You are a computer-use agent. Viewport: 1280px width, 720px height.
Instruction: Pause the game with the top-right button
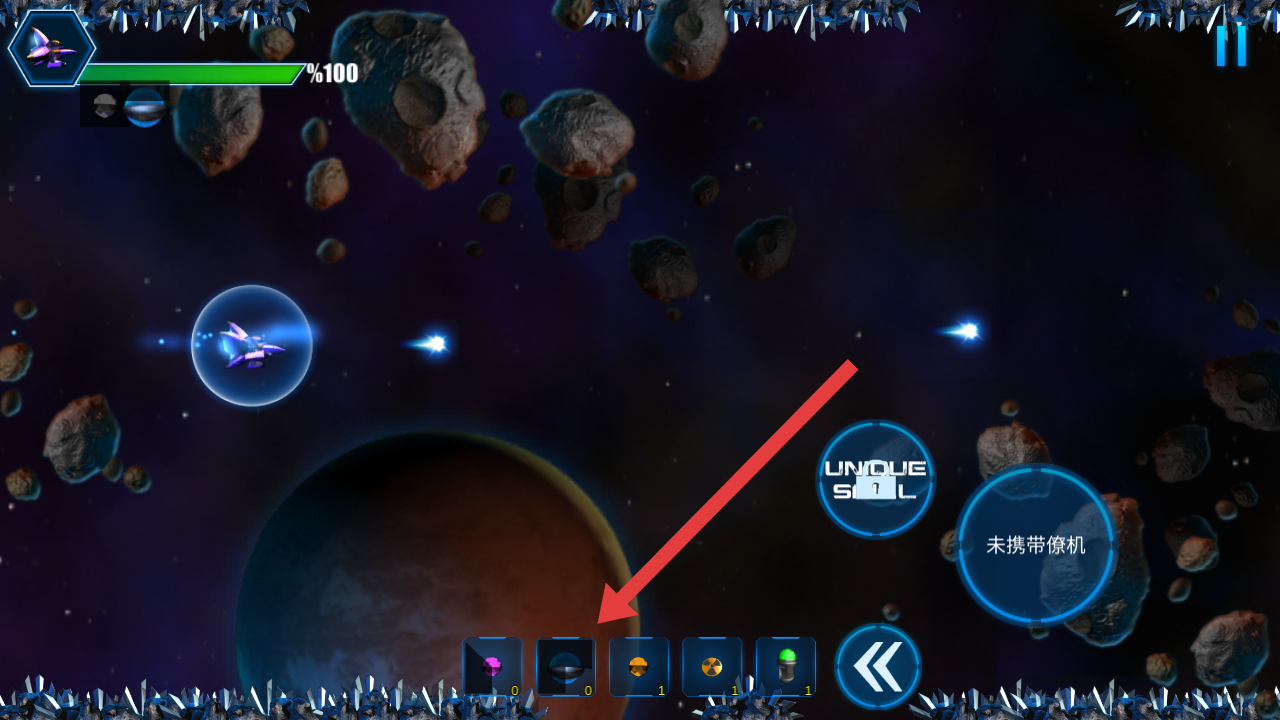[1231, 45]
